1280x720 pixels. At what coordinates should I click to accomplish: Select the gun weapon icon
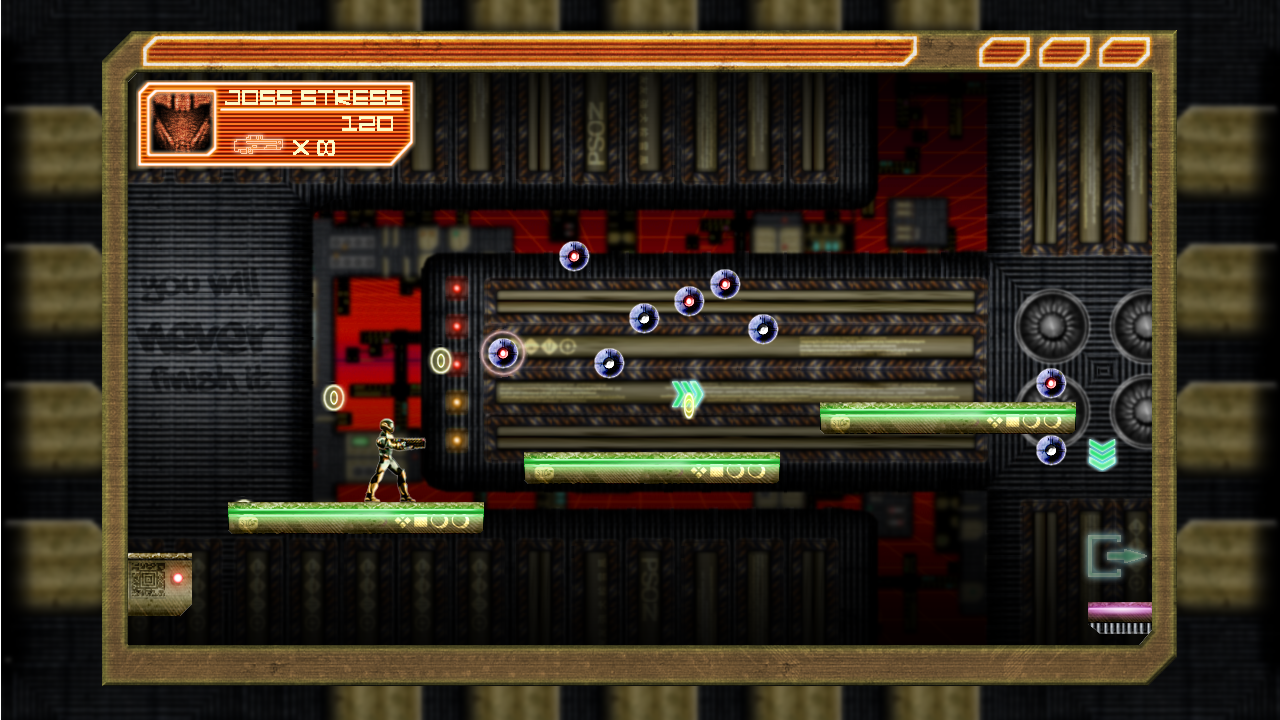[258, 146]
